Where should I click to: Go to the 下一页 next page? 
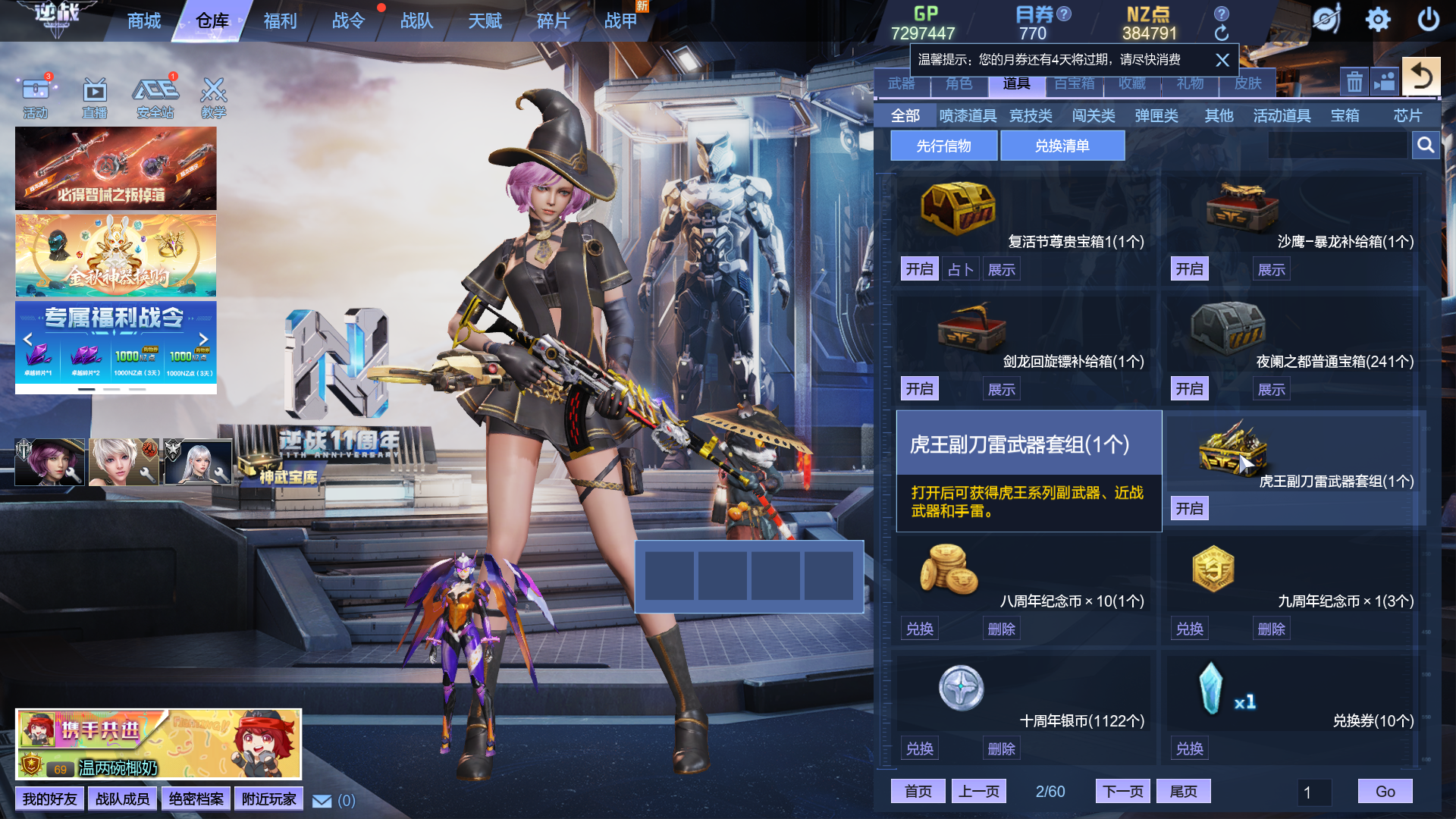(1122, 792)
